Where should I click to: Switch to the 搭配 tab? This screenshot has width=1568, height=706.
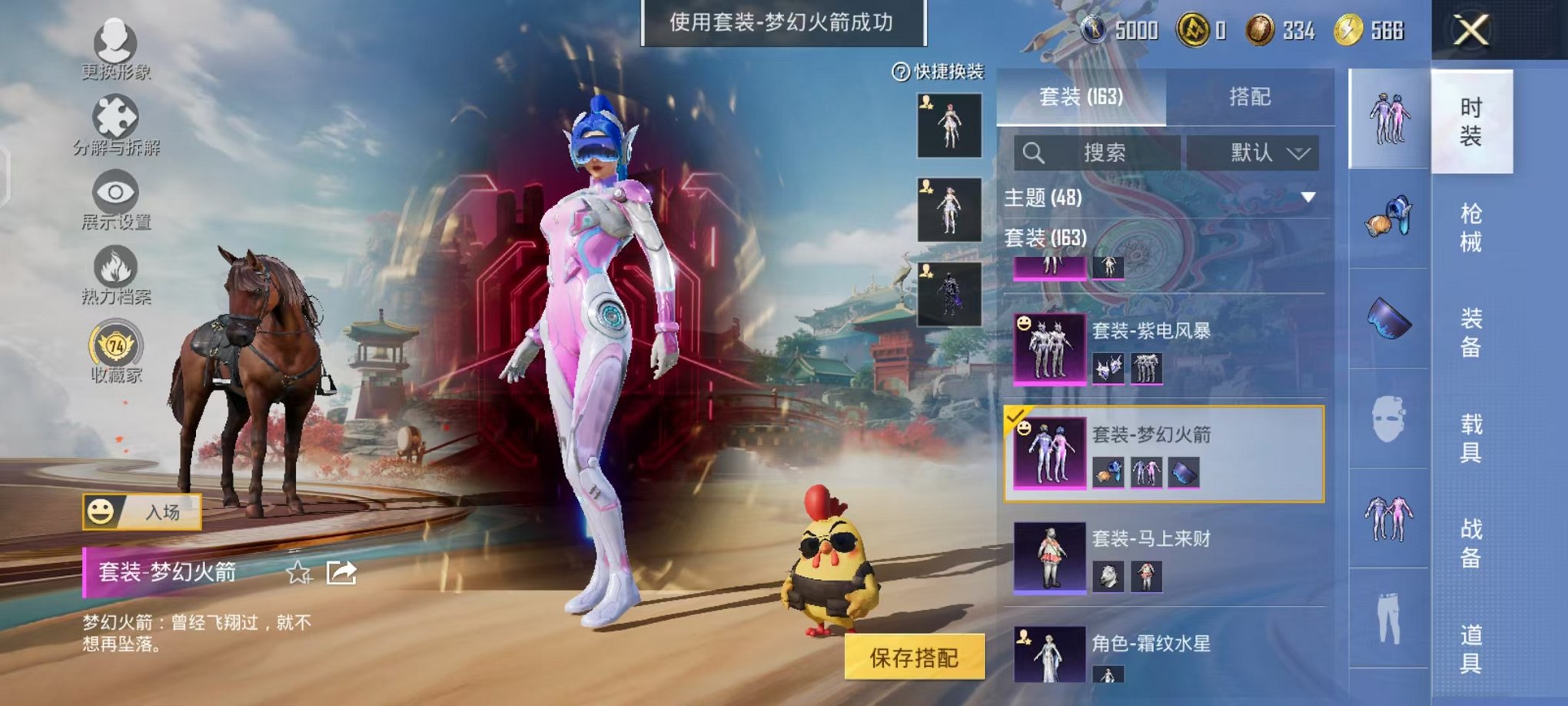tap(1249, 96)
